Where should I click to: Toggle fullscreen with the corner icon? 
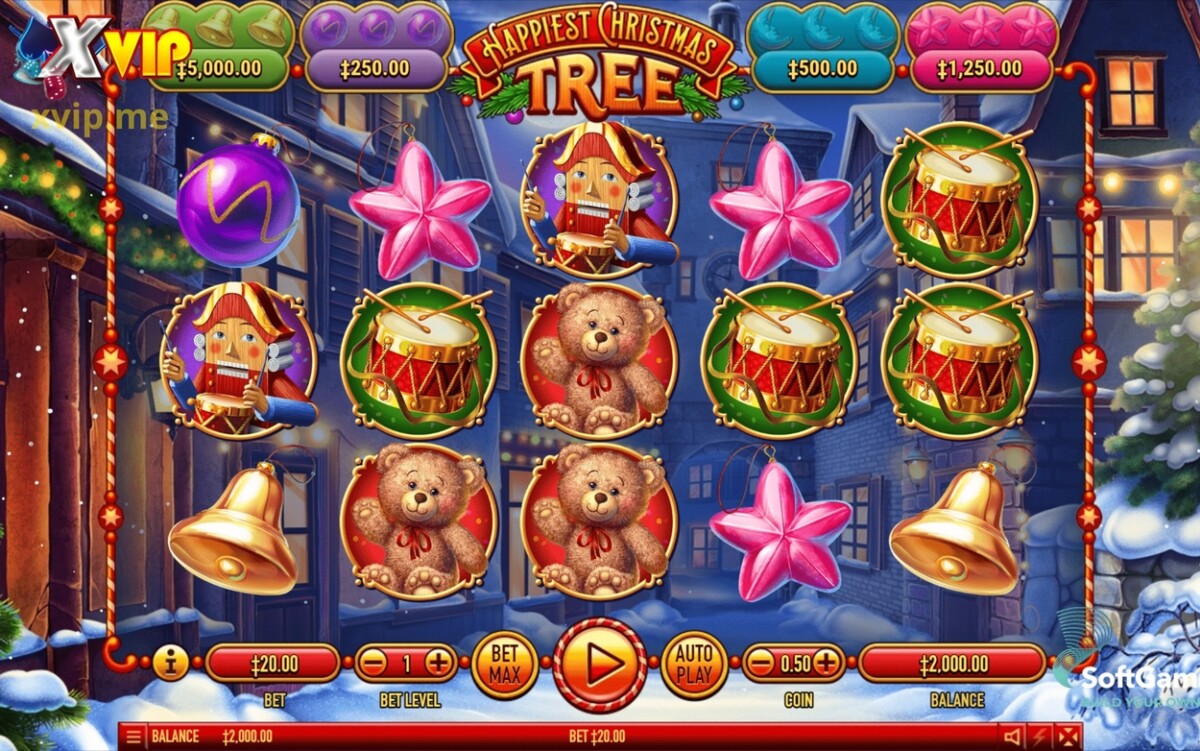click(1069, 737)
